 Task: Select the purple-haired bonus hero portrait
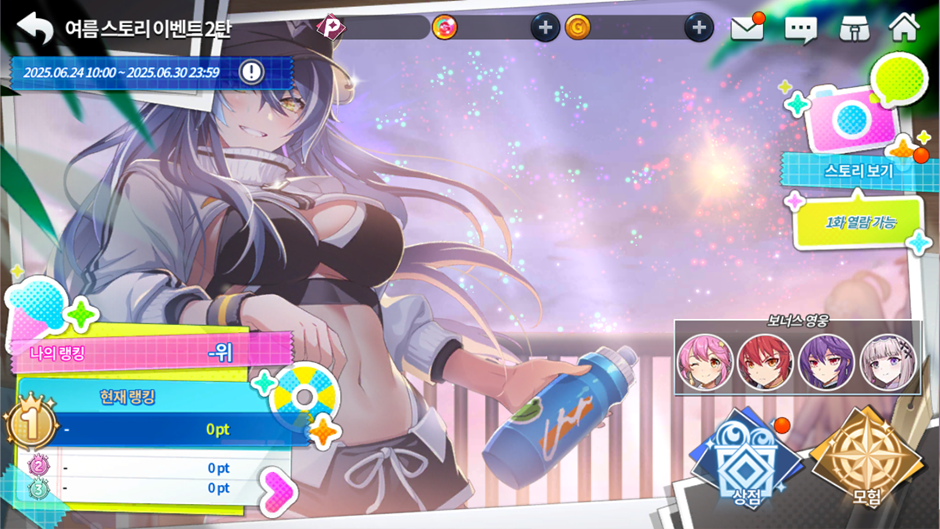pyautogui.click(x=826, y=360)
